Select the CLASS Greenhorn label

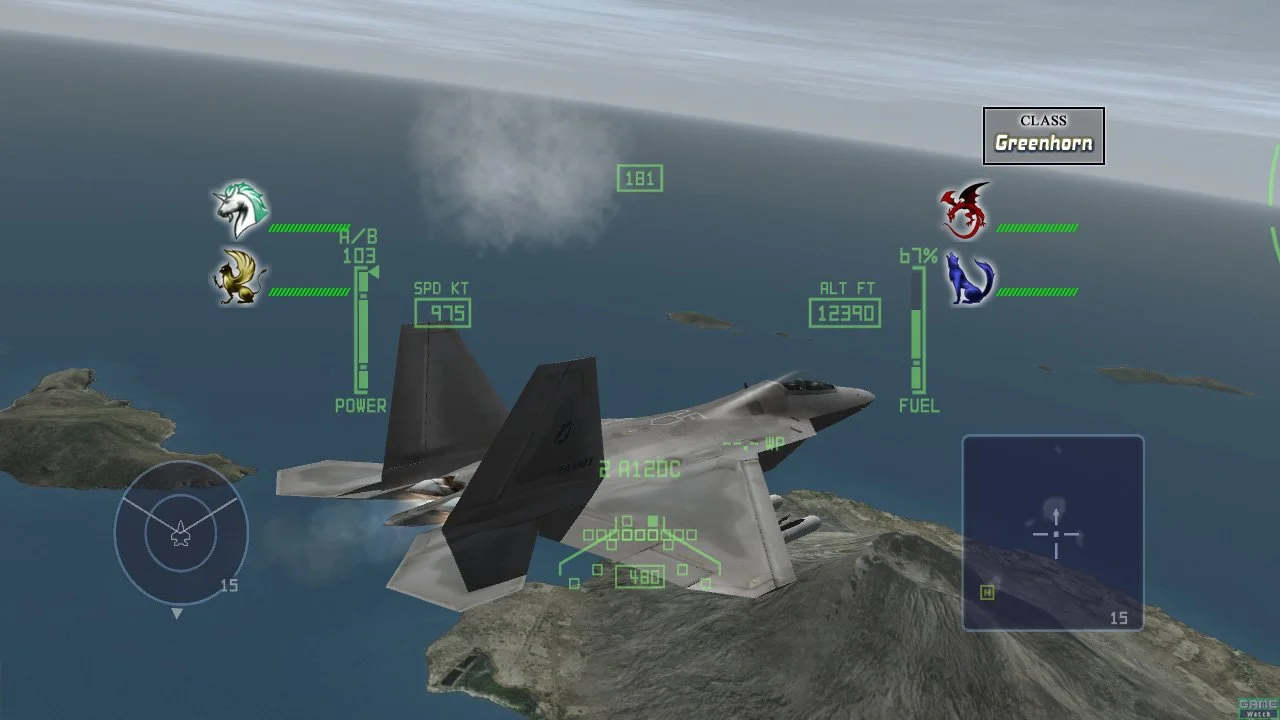[x=1043, y=131]
